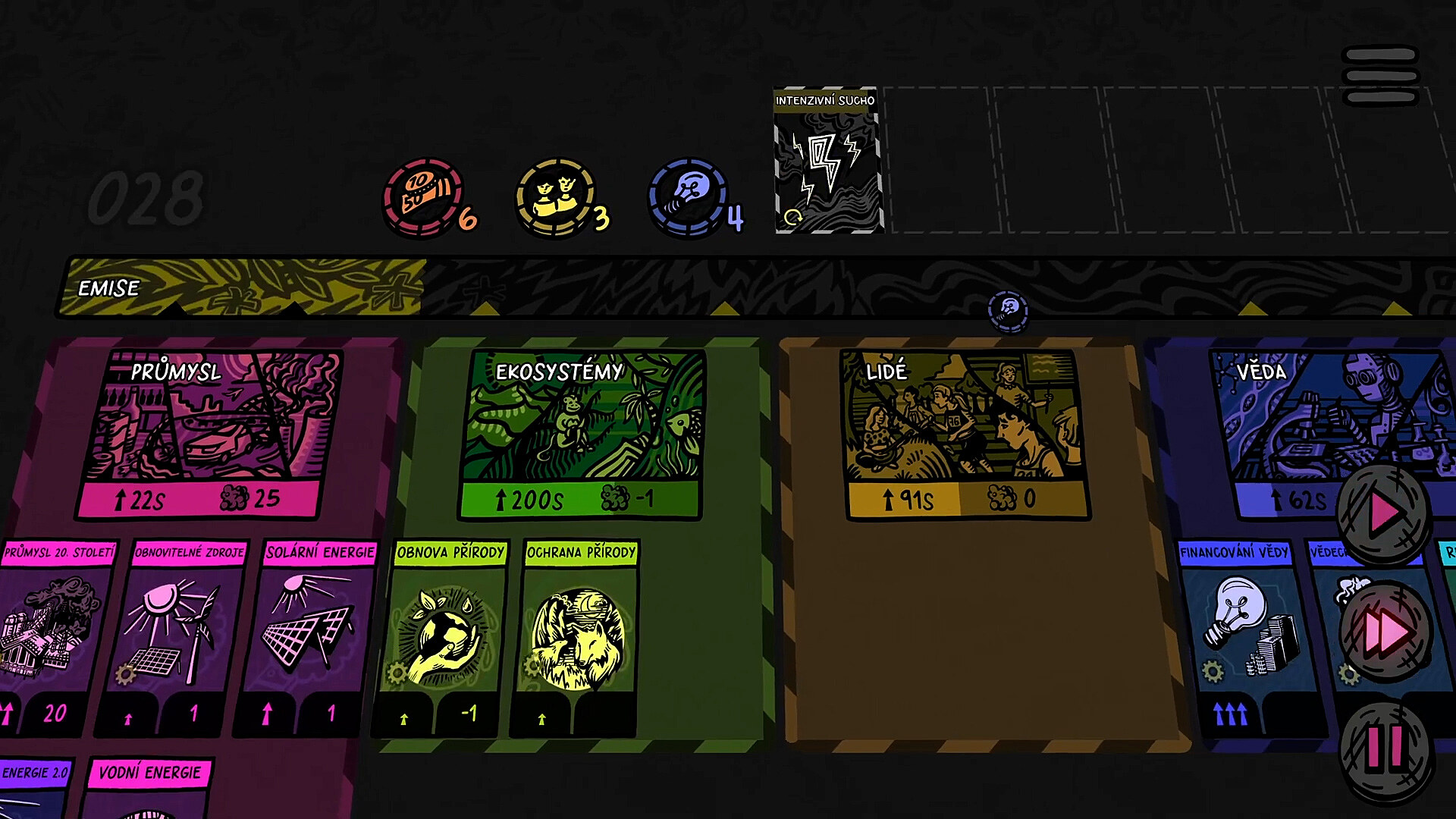Click the yellow people token icon
Viewport: 1456px width, 819px height.
pos(556,196)
